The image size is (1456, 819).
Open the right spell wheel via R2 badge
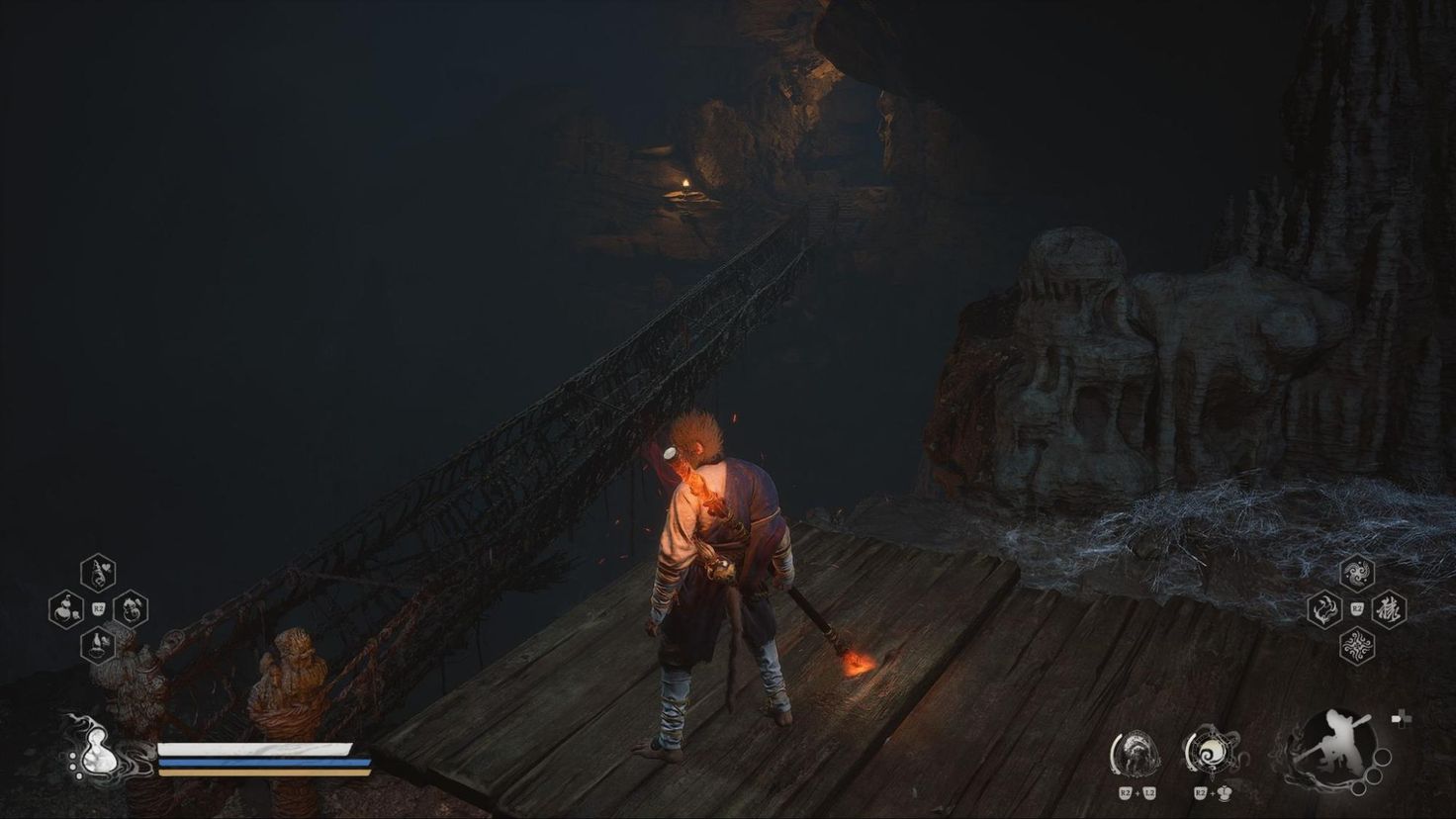(x=1356, y=607)
